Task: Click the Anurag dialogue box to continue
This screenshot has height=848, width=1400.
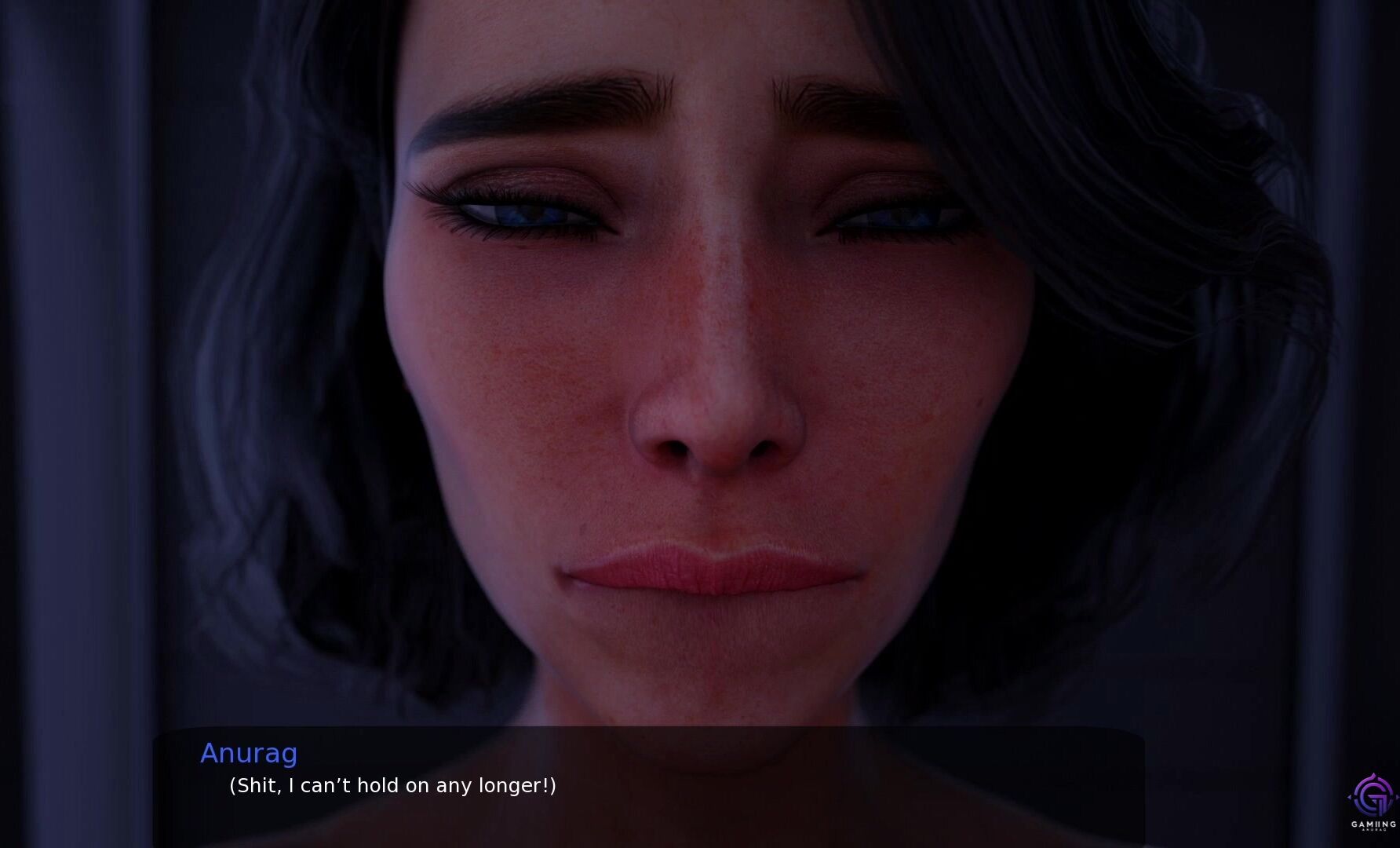Action: (x=648, y=785)
